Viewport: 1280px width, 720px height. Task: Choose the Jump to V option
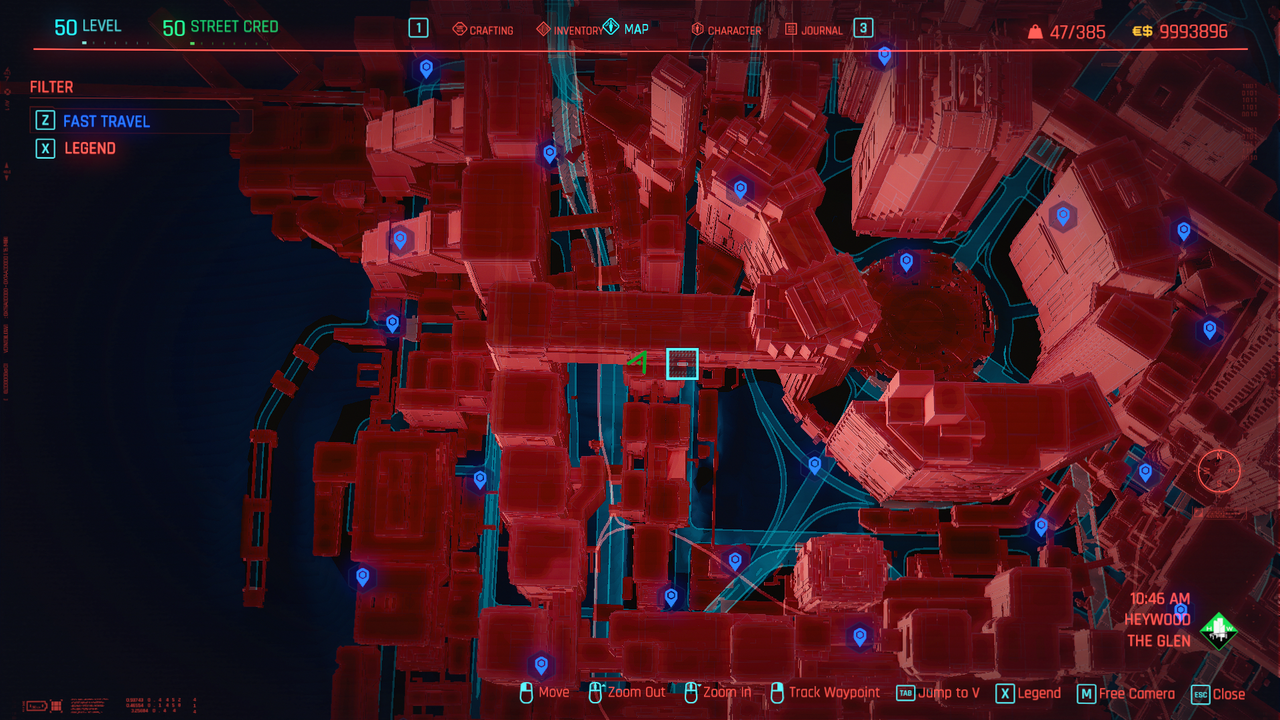[938, 693]
